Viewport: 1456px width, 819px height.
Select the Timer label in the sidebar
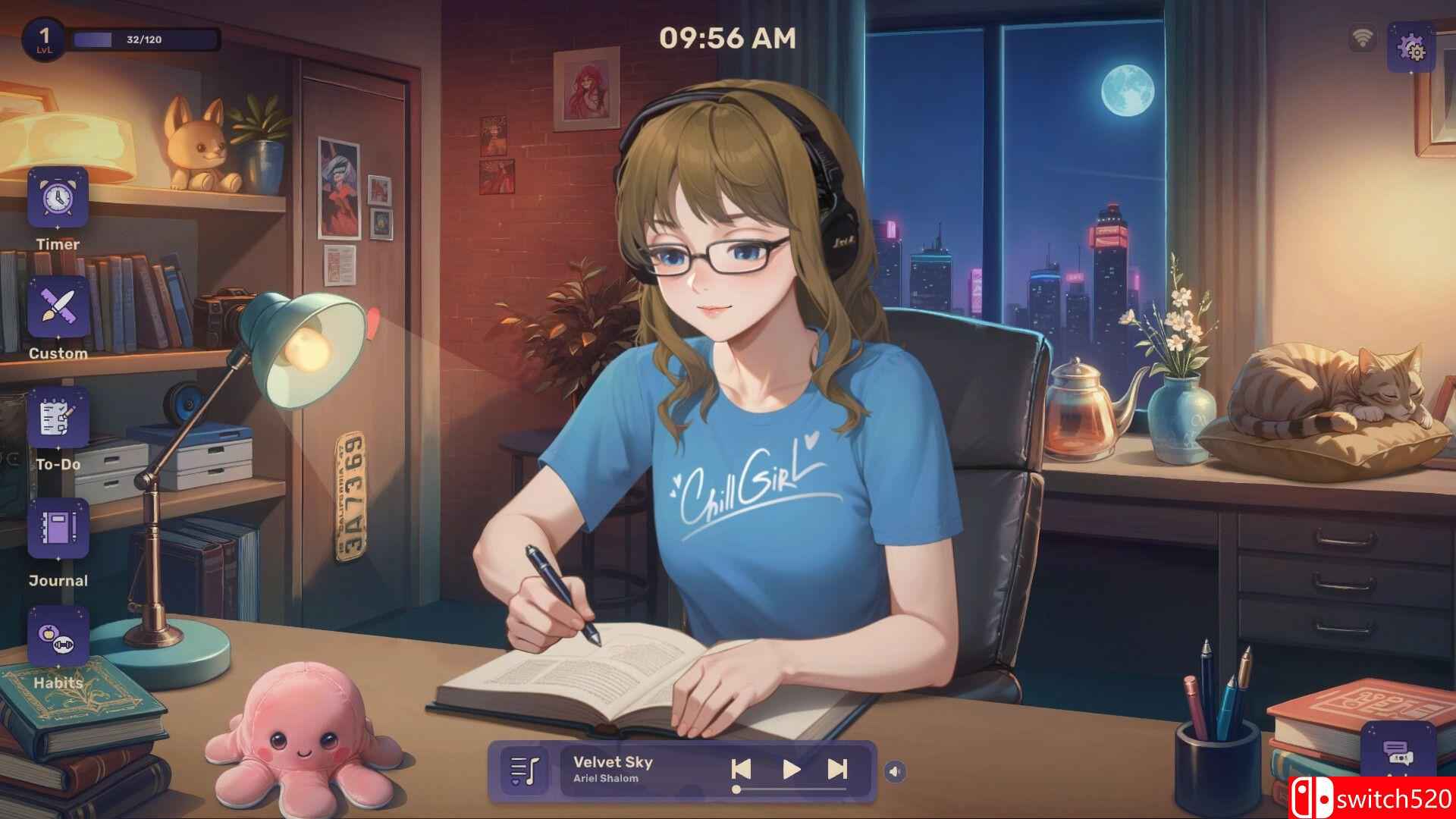(58, 245)
